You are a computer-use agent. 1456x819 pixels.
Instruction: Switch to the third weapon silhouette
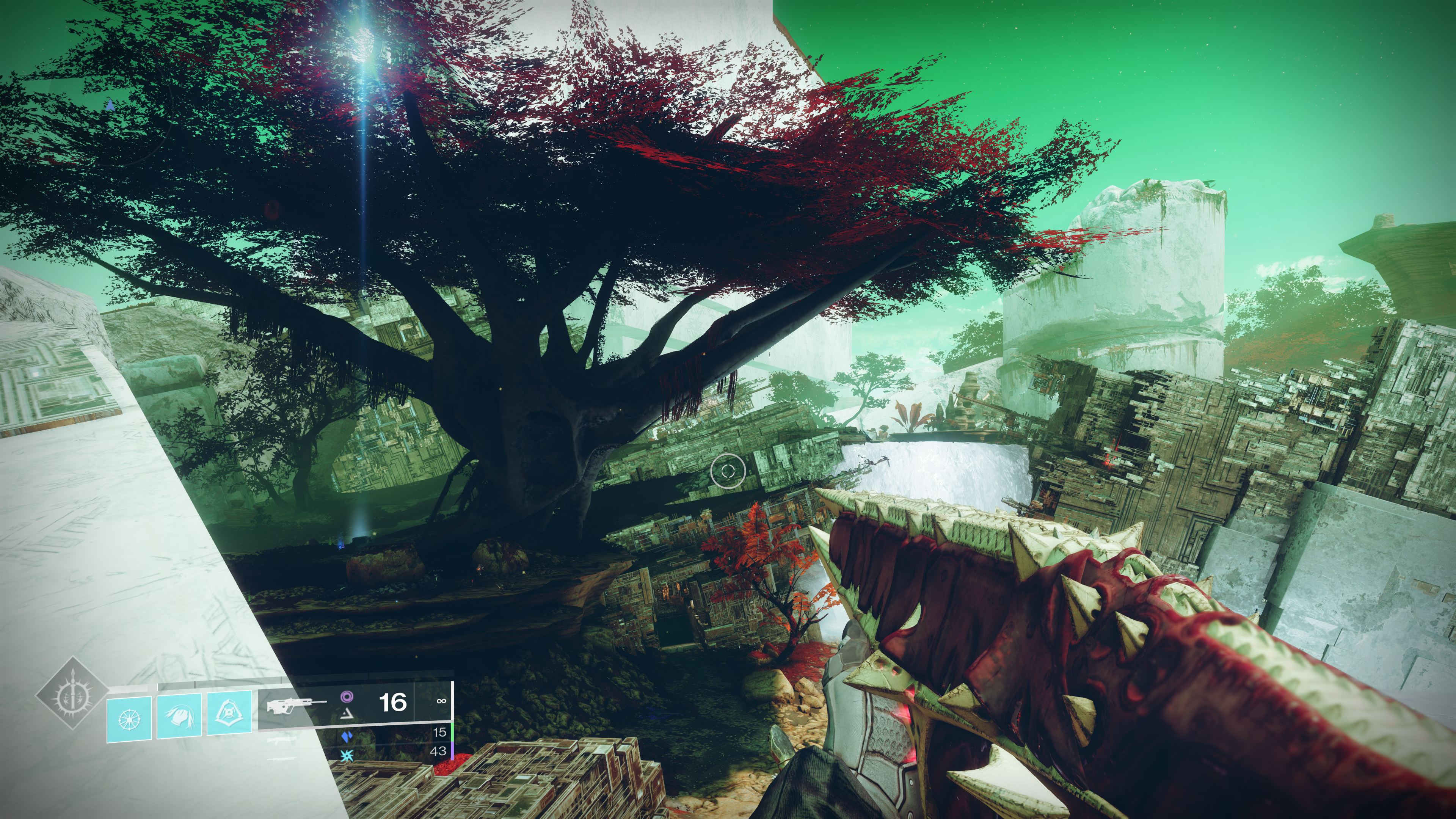coord(282,758)
